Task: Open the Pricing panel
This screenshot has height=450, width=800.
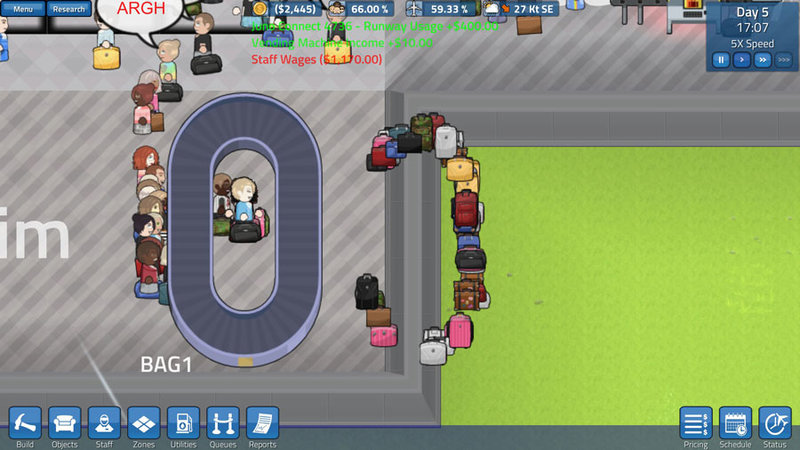Action: [x=695, y=423]
